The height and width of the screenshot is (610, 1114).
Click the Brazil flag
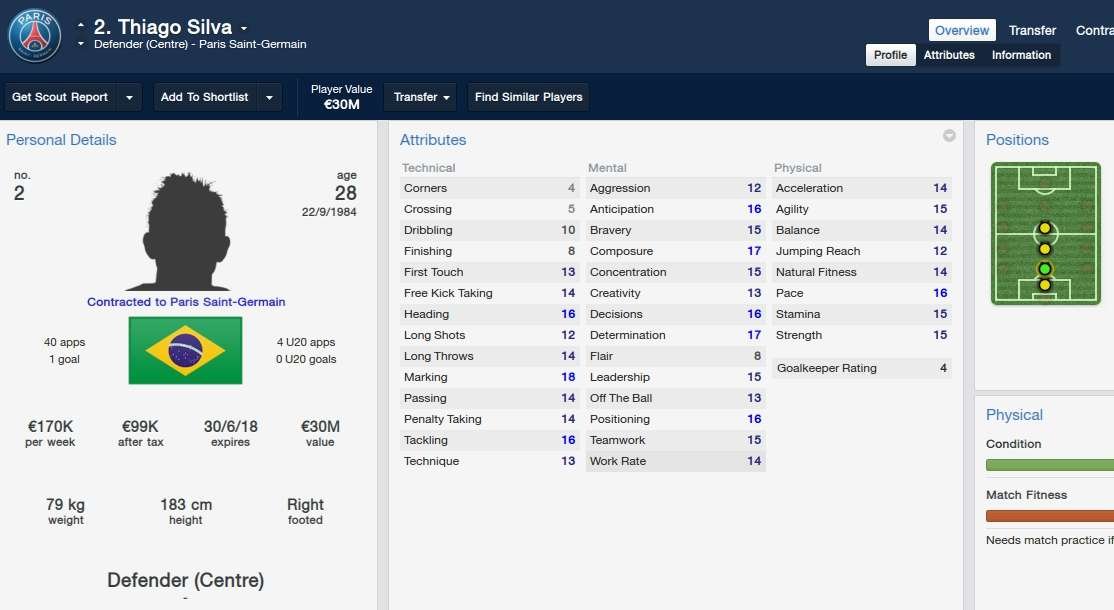coord(185,350)
